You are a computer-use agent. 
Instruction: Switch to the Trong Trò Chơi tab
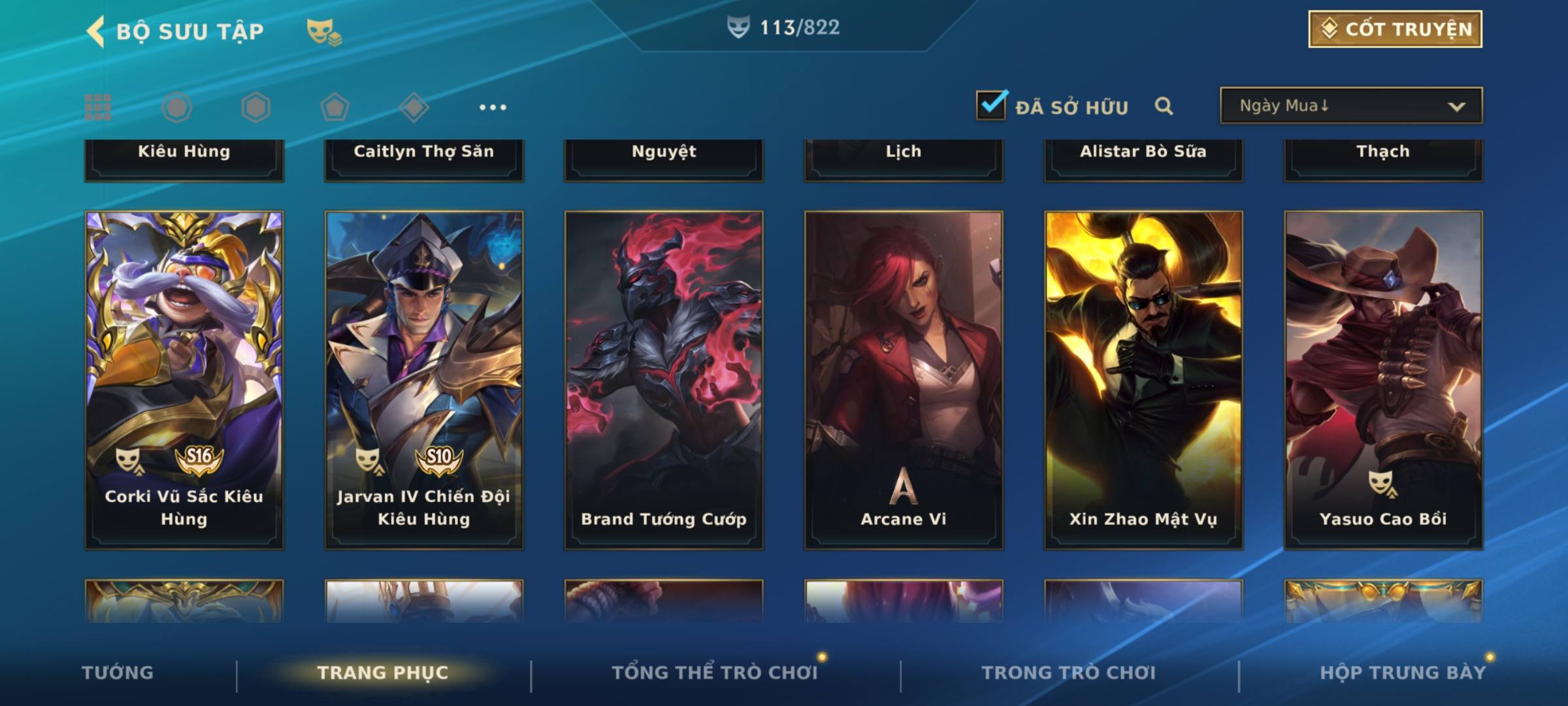click(x=1069, y=673)
